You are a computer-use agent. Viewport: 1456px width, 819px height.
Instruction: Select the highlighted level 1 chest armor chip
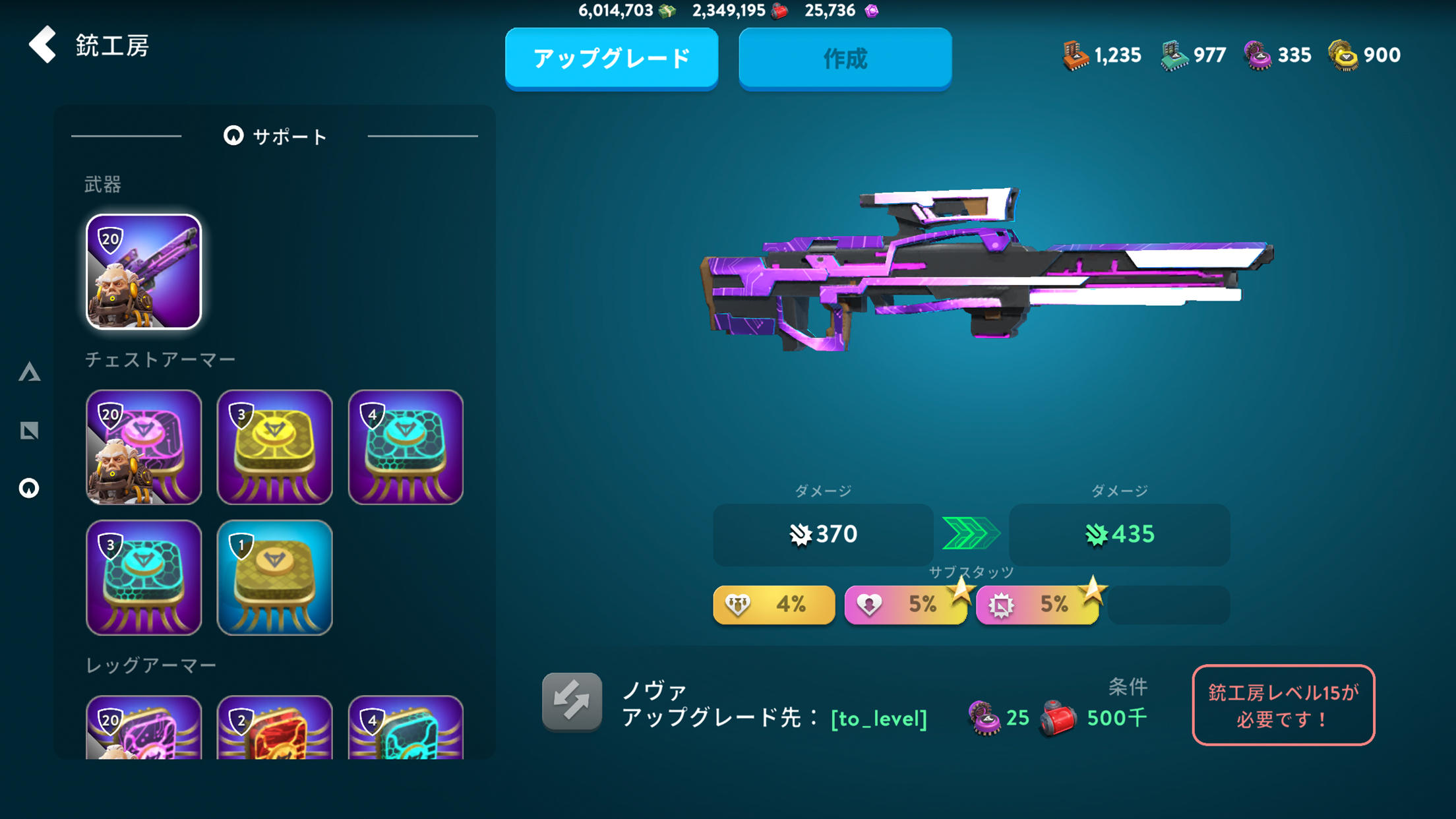click(x=274, y=578)
